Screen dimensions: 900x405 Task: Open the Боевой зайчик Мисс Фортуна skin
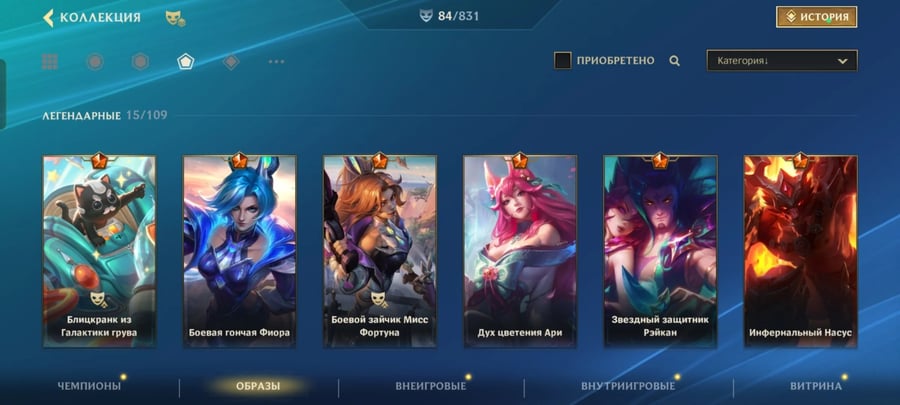tap(379, 250)
